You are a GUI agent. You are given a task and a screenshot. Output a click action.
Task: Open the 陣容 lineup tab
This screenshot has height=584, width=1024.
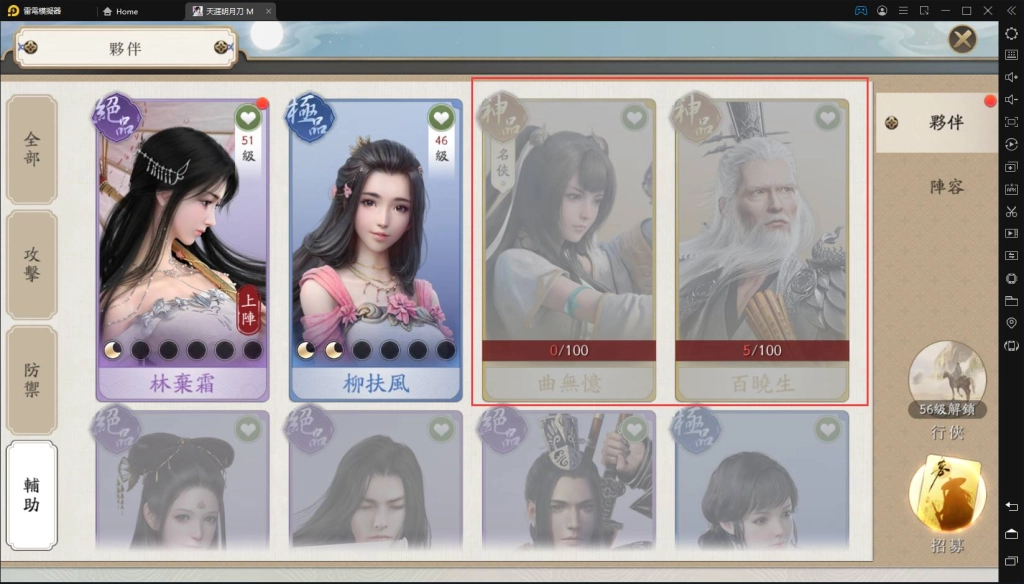point(945,186)
